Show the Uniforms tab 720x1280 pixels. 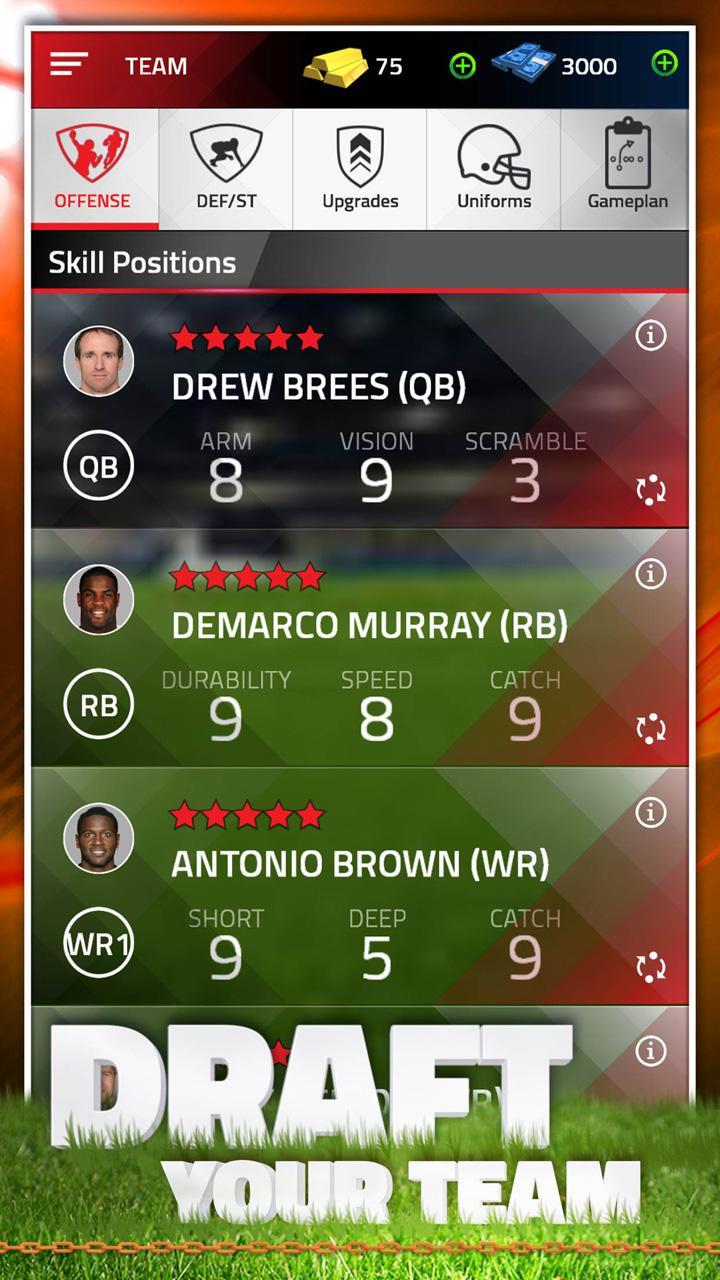point(493,169)
